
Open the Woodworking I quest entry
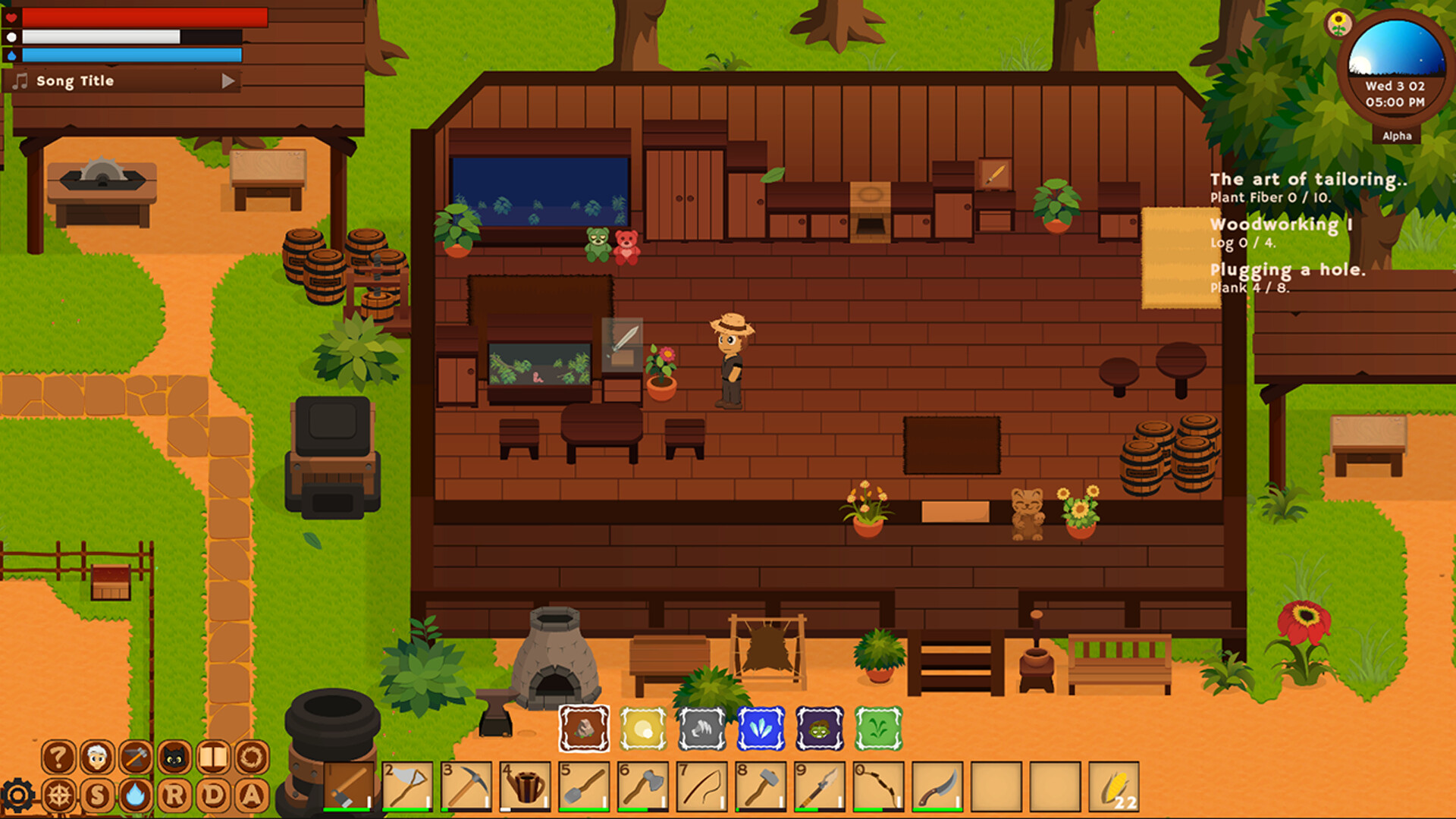click(1281, 224)
